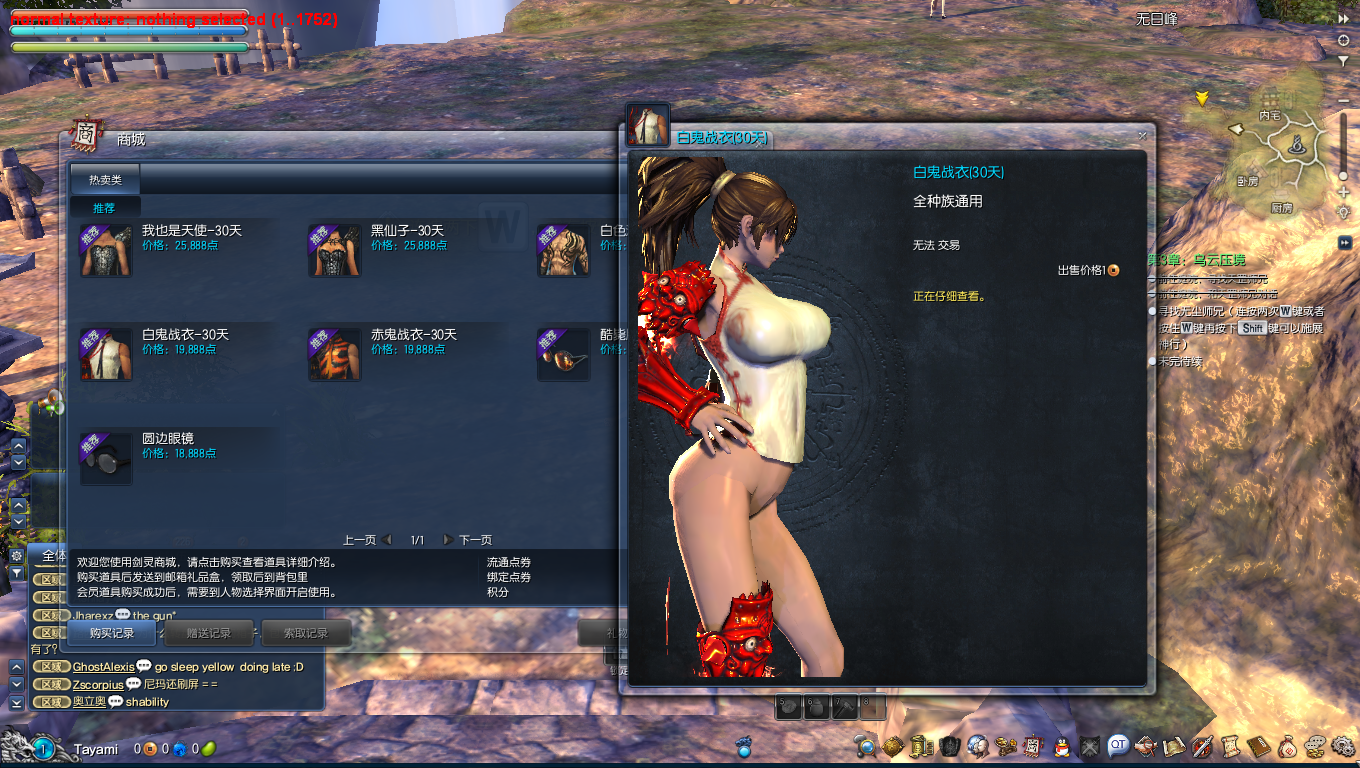Click the QQ penguin icon in toolbar
Screen dimensions: 1360x768
(1062, 746)
